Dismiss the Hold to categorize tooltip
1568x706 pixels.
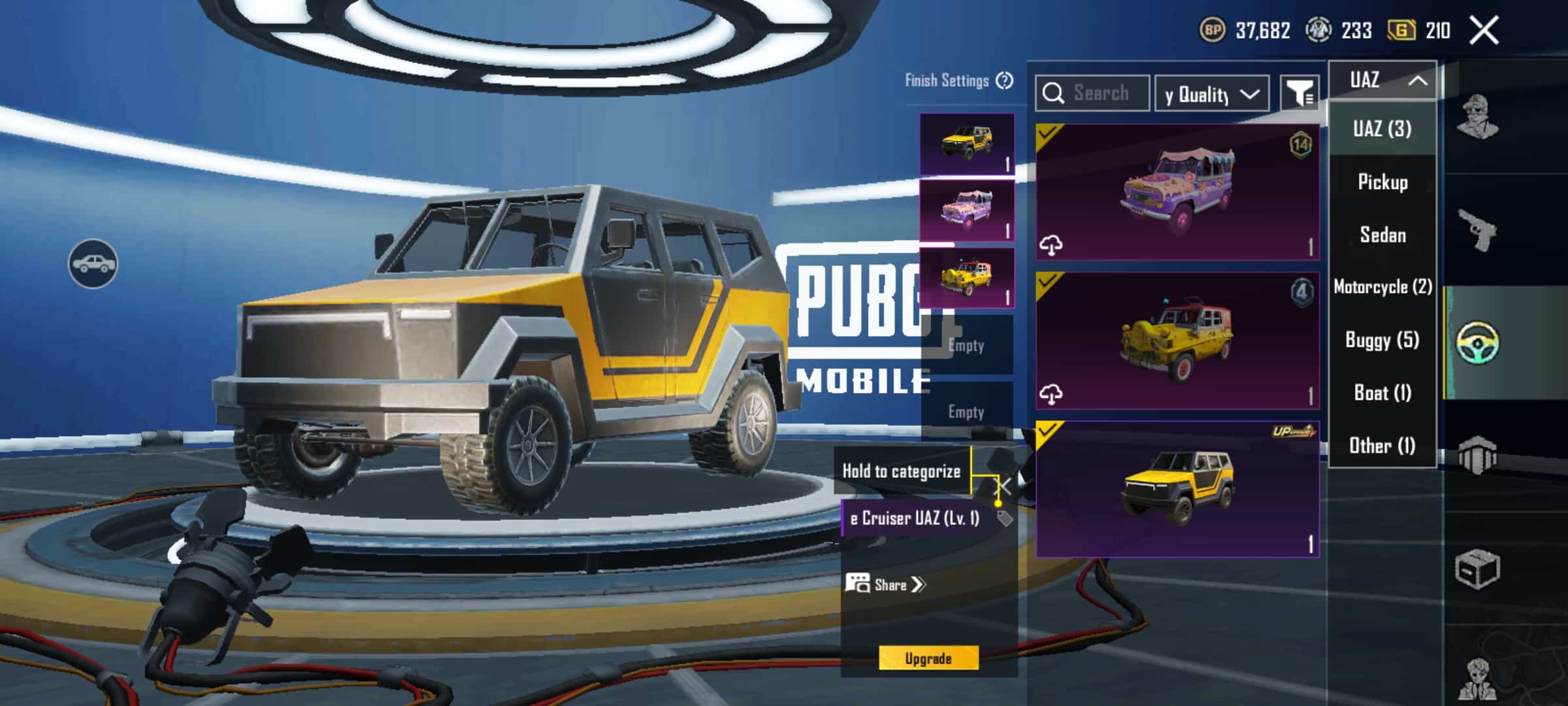click(1003, 486)
